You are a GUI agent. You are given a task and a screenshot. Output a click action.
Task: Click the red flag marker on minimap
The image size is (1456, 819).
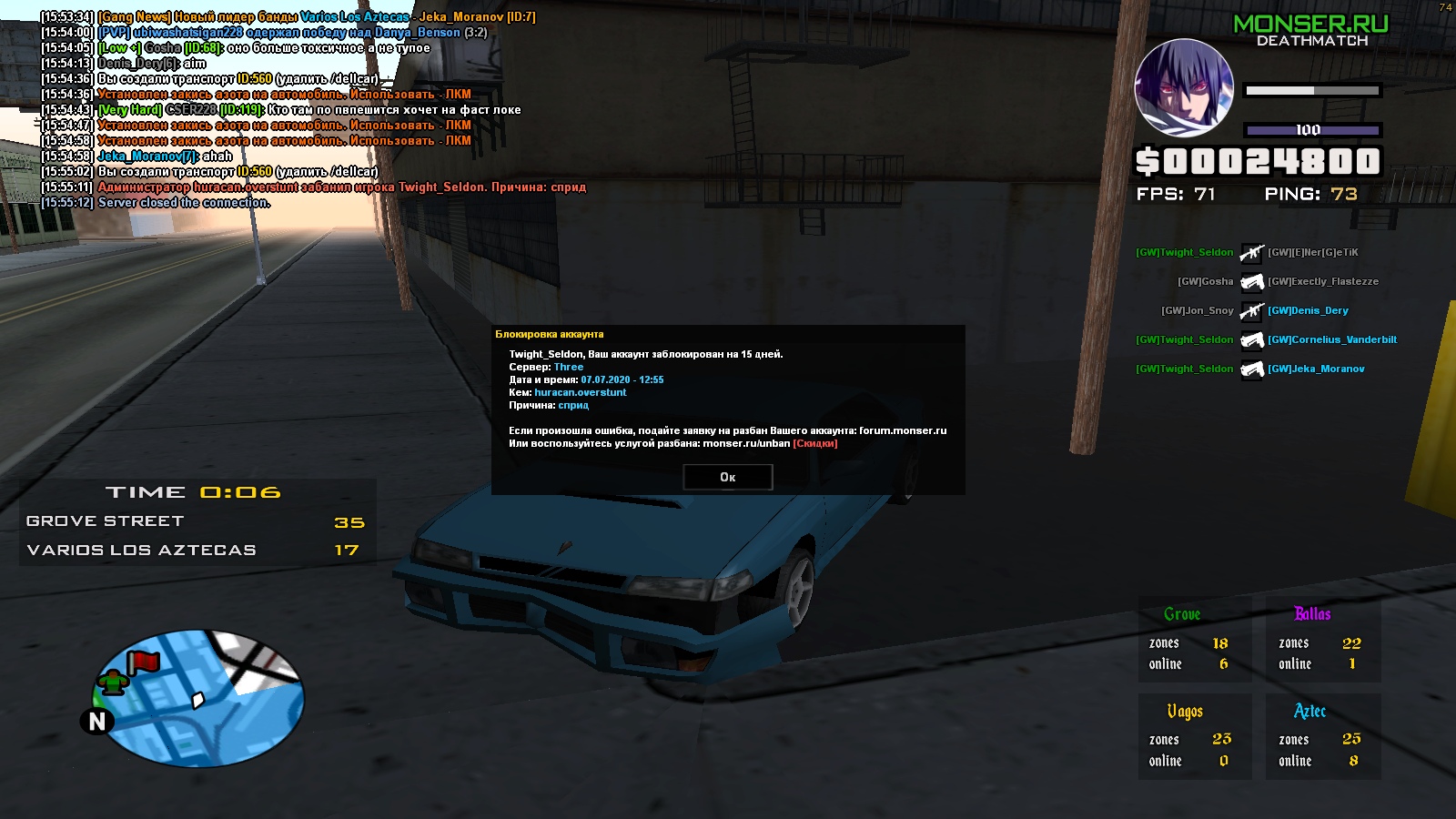(x=143, y=662)
